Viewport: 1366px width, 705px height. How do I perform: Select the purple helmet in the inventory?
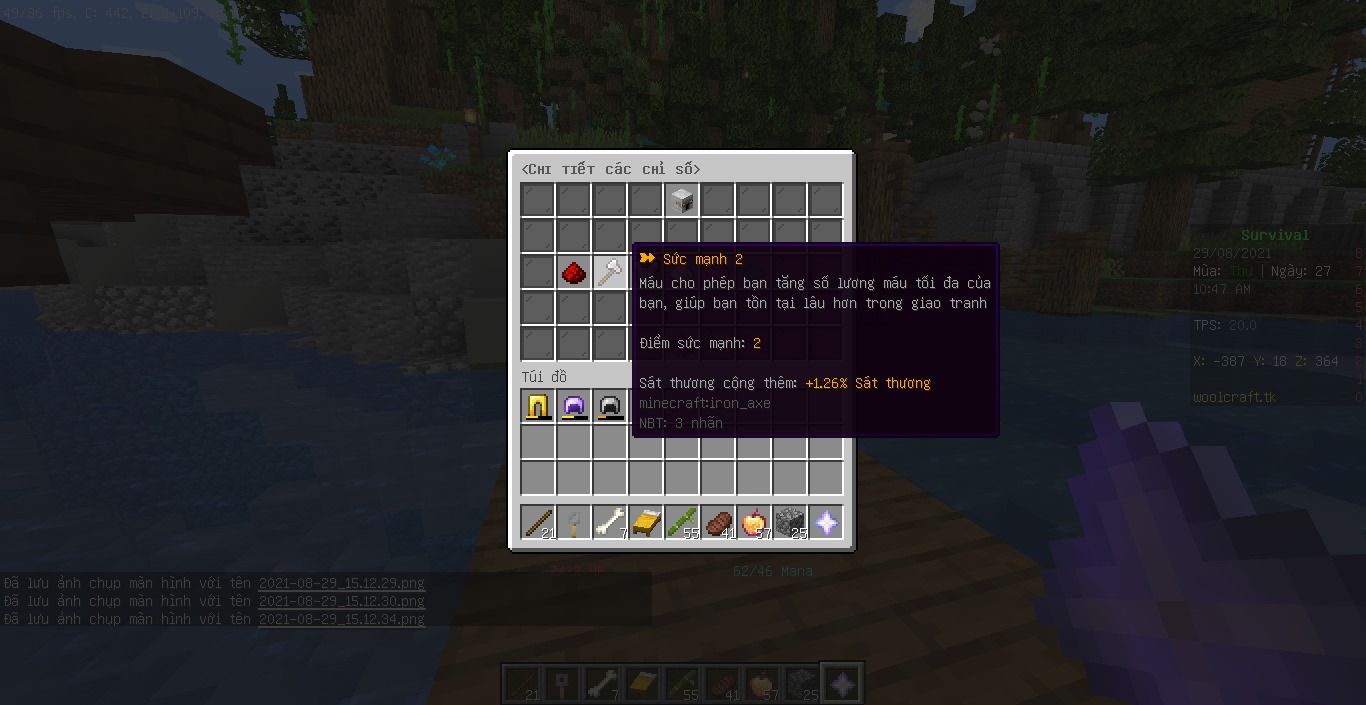[574, 407]
